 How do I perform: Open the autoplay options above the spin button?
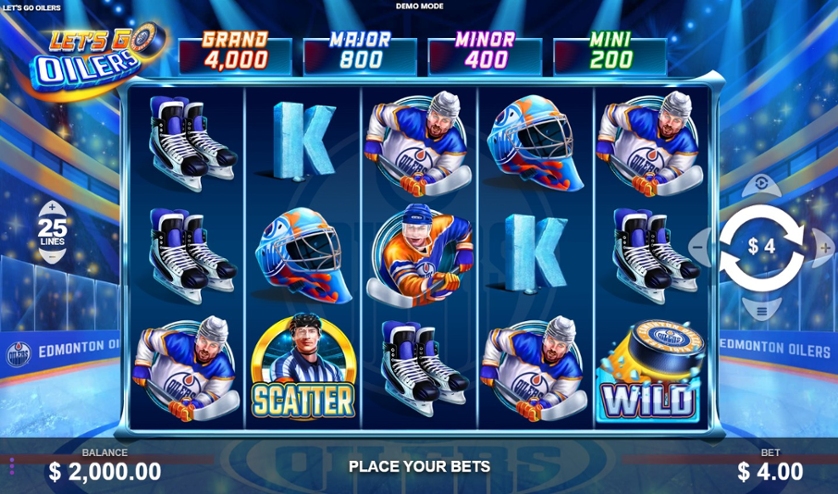[x=762, y=184]
